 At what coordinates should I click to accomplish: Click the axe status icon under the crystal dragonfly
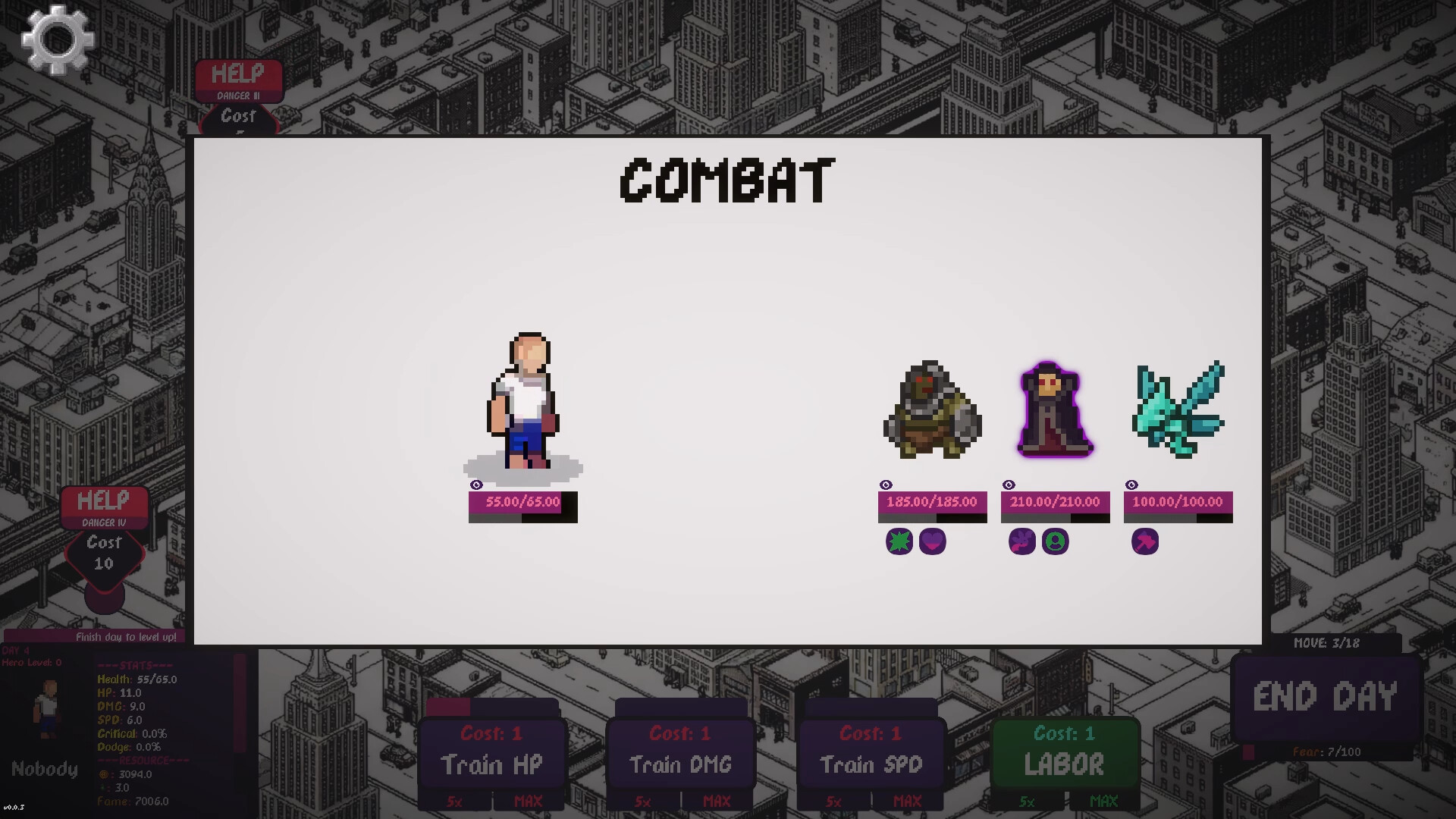click(1145, 541)
